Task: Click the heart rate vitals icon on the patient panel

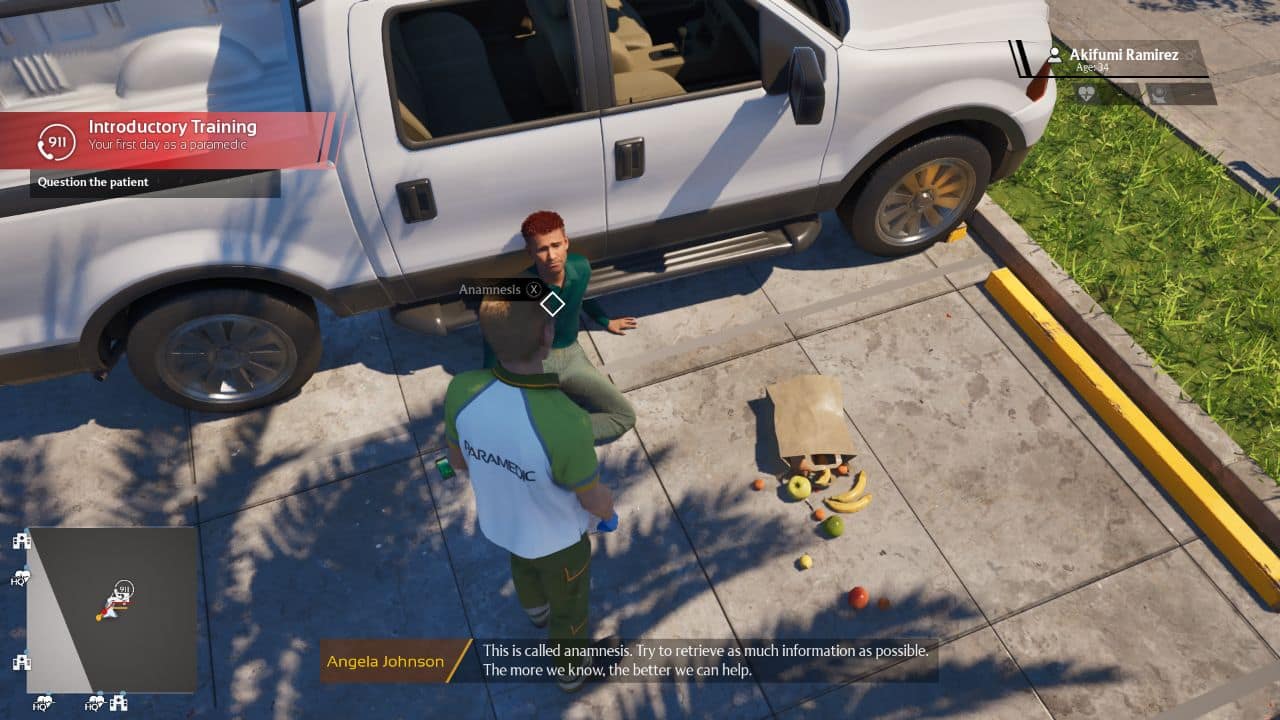Action: coord(1087,93)
